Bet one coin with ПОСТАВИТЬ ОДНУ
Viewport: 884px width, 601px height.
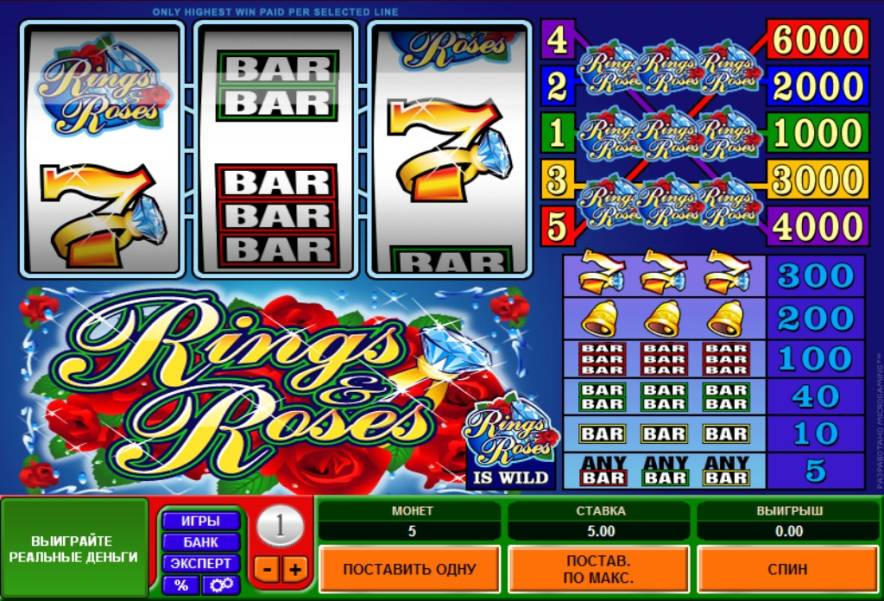(x=408, y=569)
